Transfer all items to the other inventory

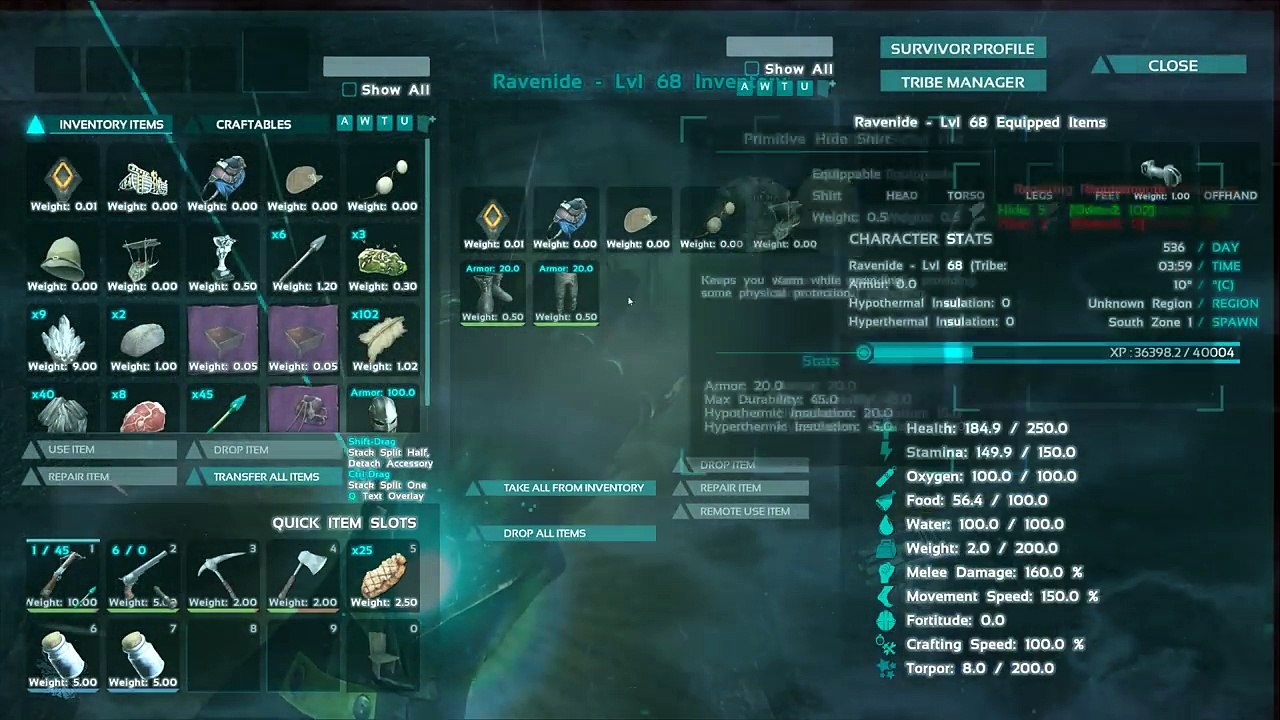point(266,477)
